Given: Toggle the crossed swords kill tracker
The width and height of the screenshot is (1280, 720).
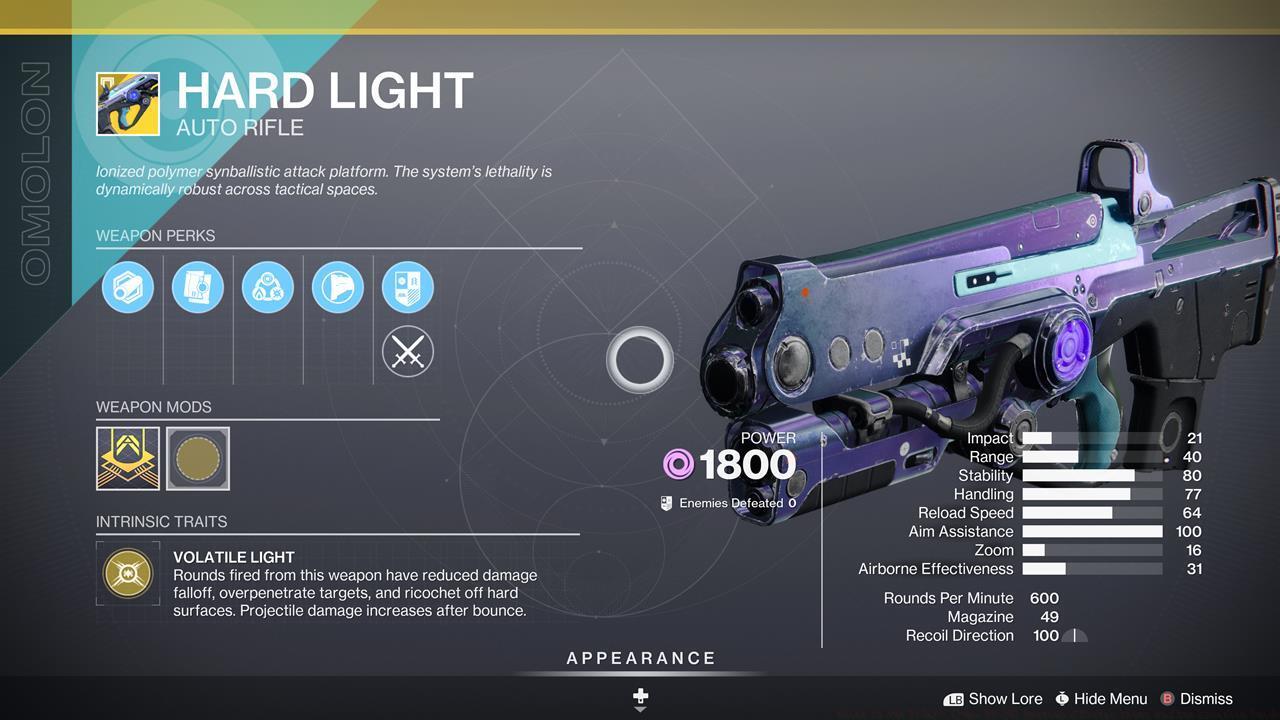Looking at the screenshot, I should click(407, 351).
